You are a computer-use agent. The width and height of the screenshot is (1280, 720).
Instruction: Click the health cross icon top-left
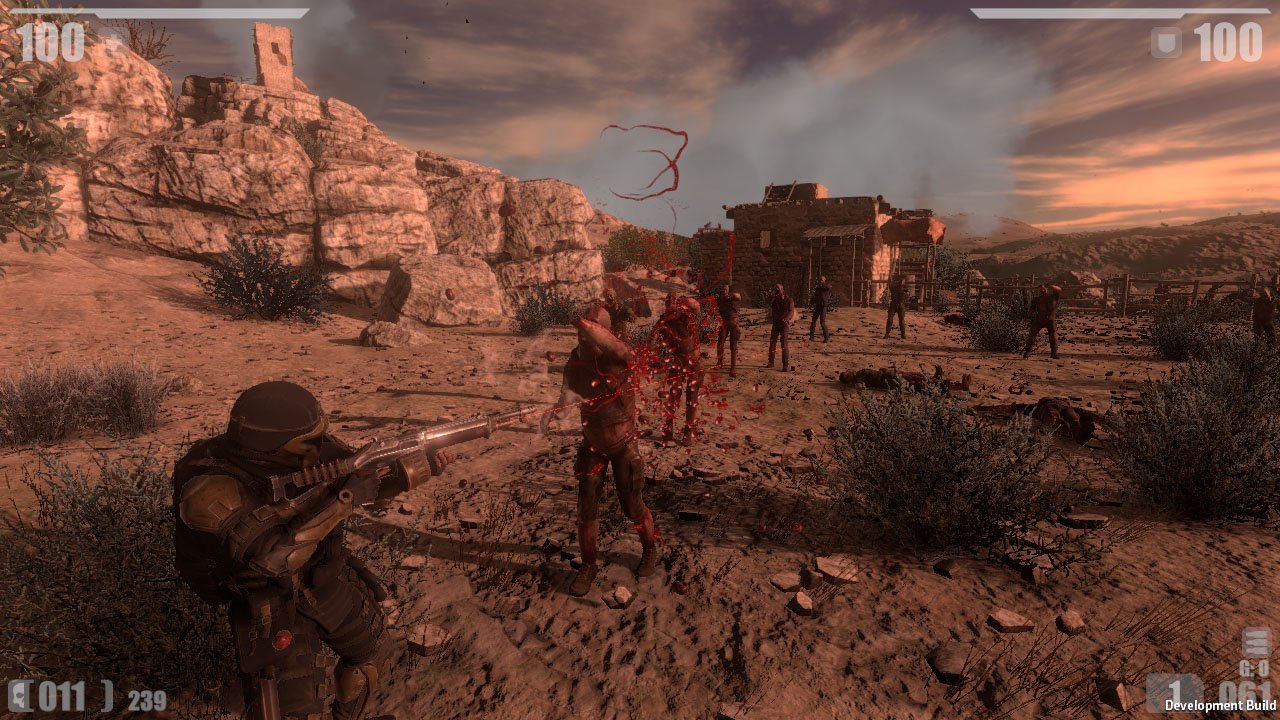[113, 40]
